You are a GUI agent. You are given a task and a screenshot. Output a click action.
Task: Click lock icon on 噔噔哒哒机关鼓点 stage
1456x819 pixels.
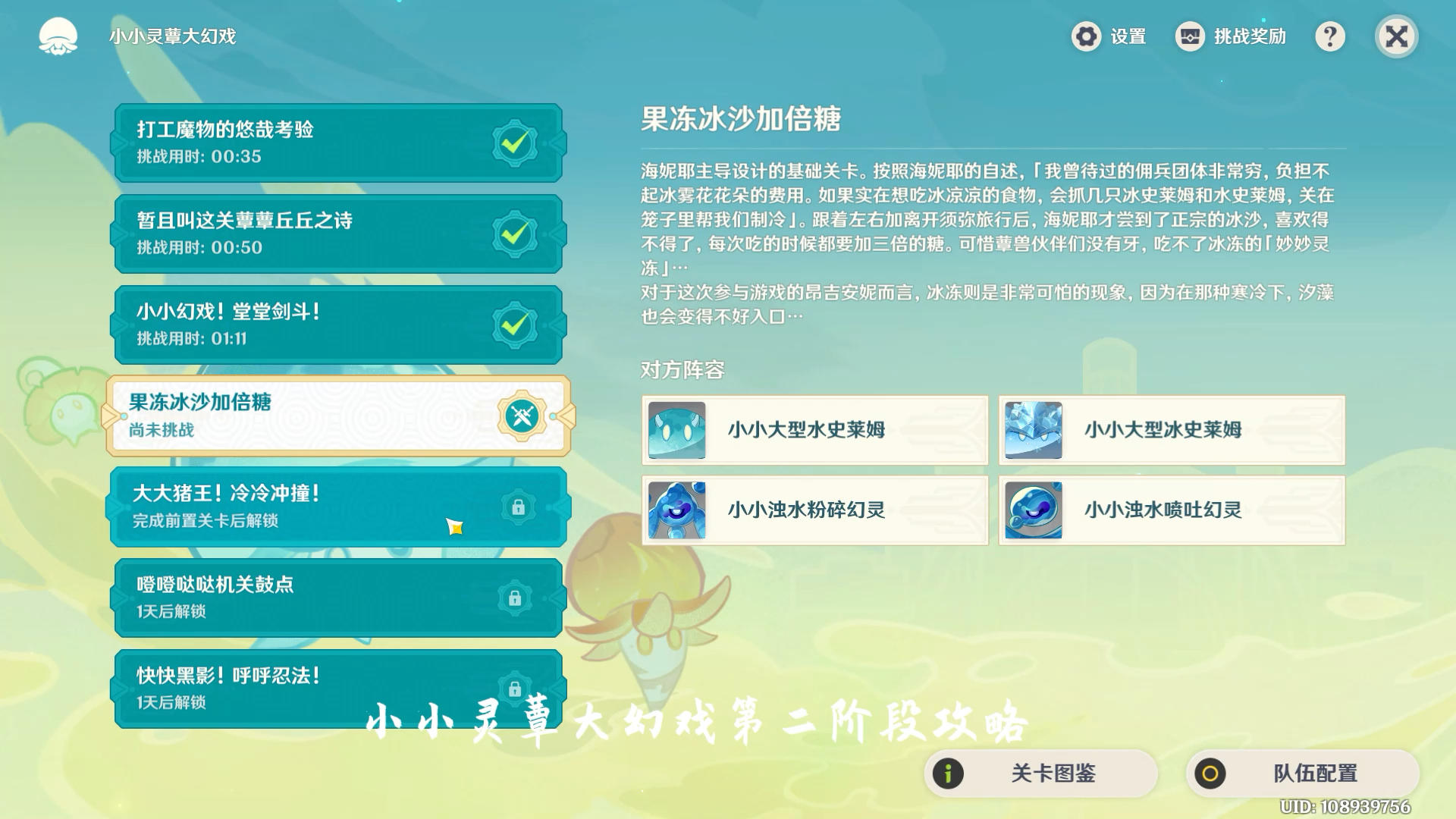pos(519,599)
